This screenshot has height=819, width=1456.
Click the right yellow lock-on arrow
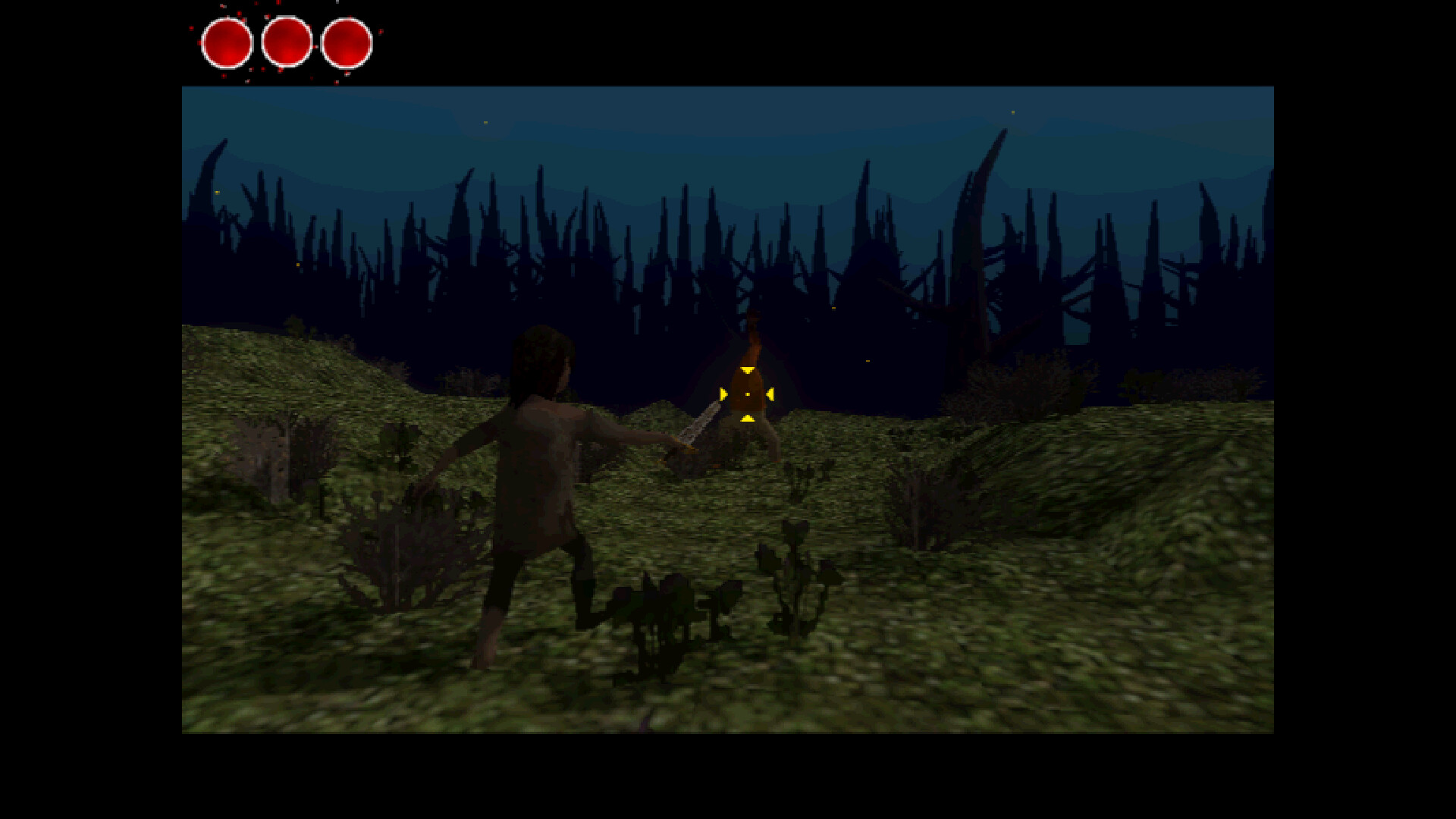coord(770,394)
